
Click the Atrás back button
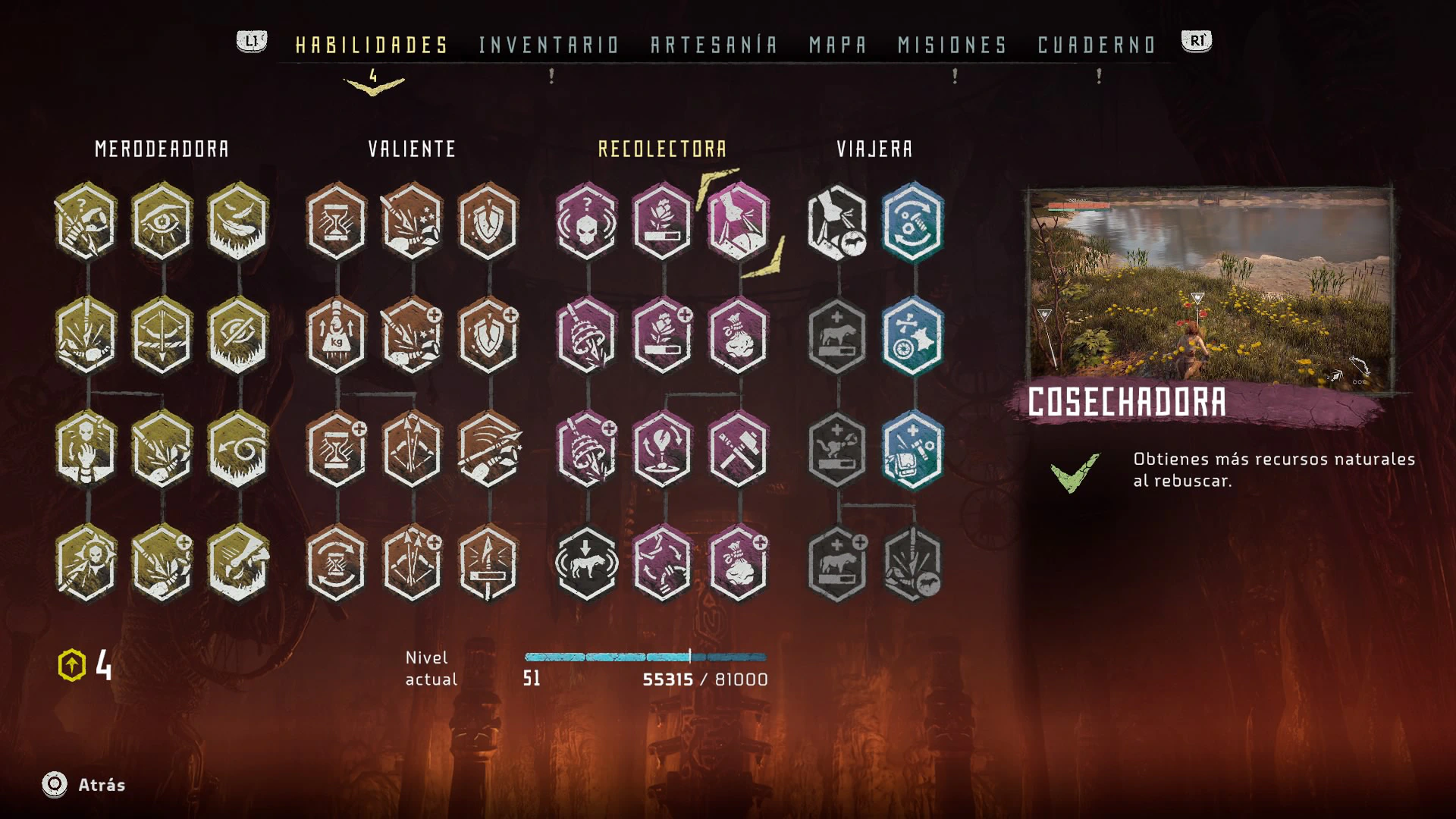(x=84, y=785)
